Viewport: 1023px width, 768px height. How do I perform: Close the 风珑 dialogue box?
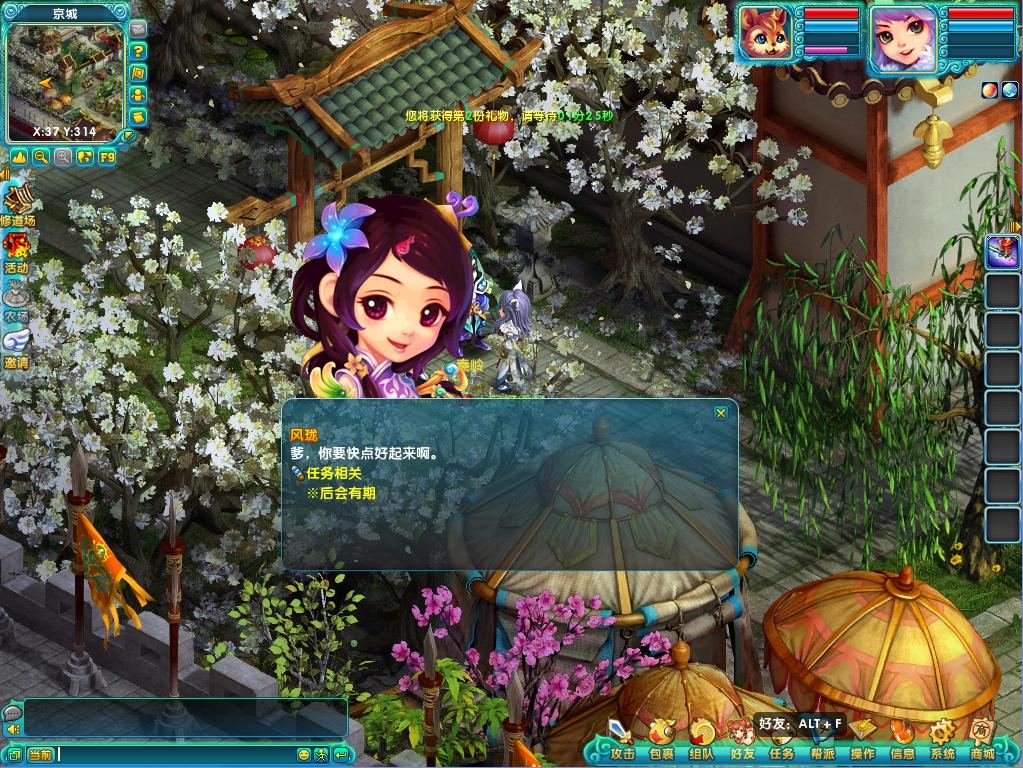coord(720,413)
